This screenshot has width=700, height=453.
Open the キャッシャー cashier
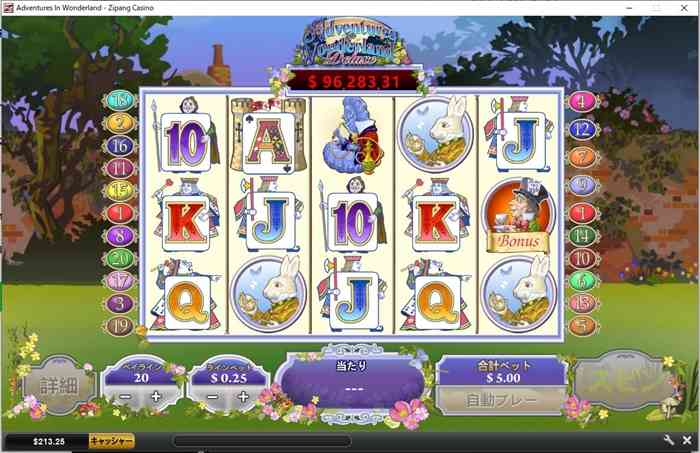(111, 440)
